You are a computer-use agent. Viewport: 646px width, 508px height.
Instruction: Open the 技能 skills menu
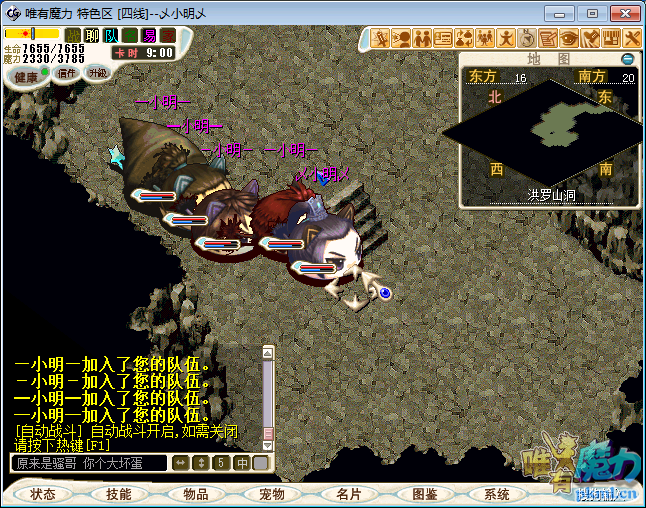[119, 494]
